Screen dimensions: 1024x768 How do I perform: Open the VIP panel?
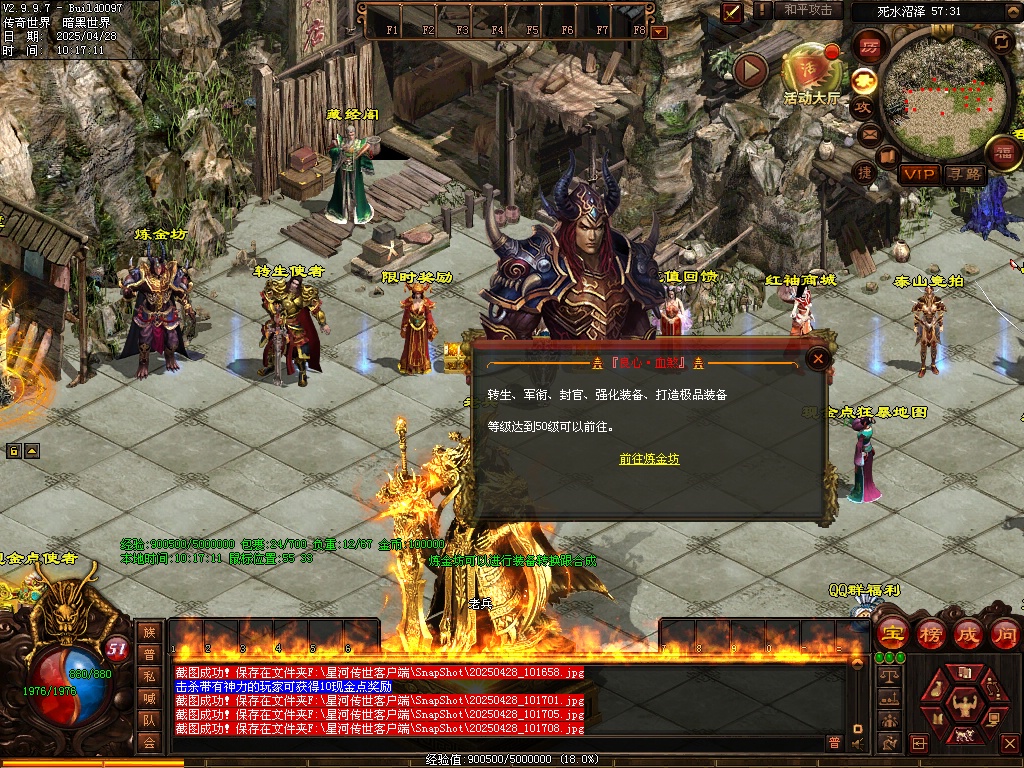click(x=918, y=174)
